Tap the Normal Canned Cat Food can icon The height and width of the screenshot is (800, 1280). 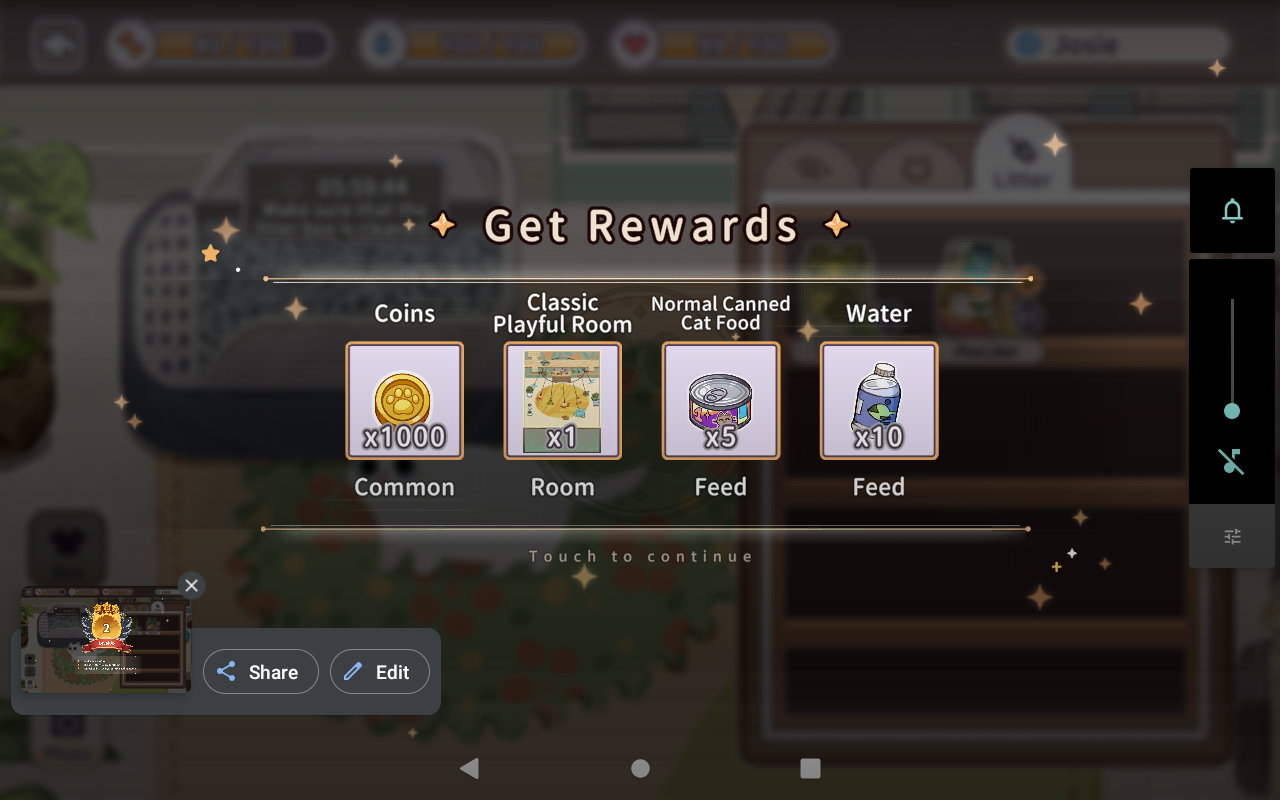click(721, 400)
